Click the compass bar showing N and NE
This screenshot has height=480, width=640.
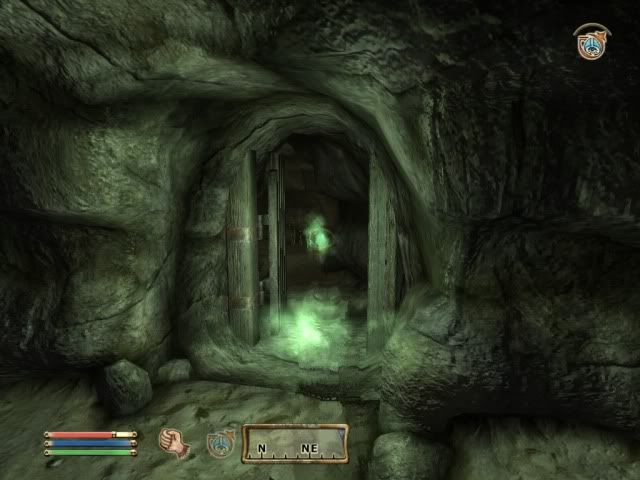coord(295,443)
